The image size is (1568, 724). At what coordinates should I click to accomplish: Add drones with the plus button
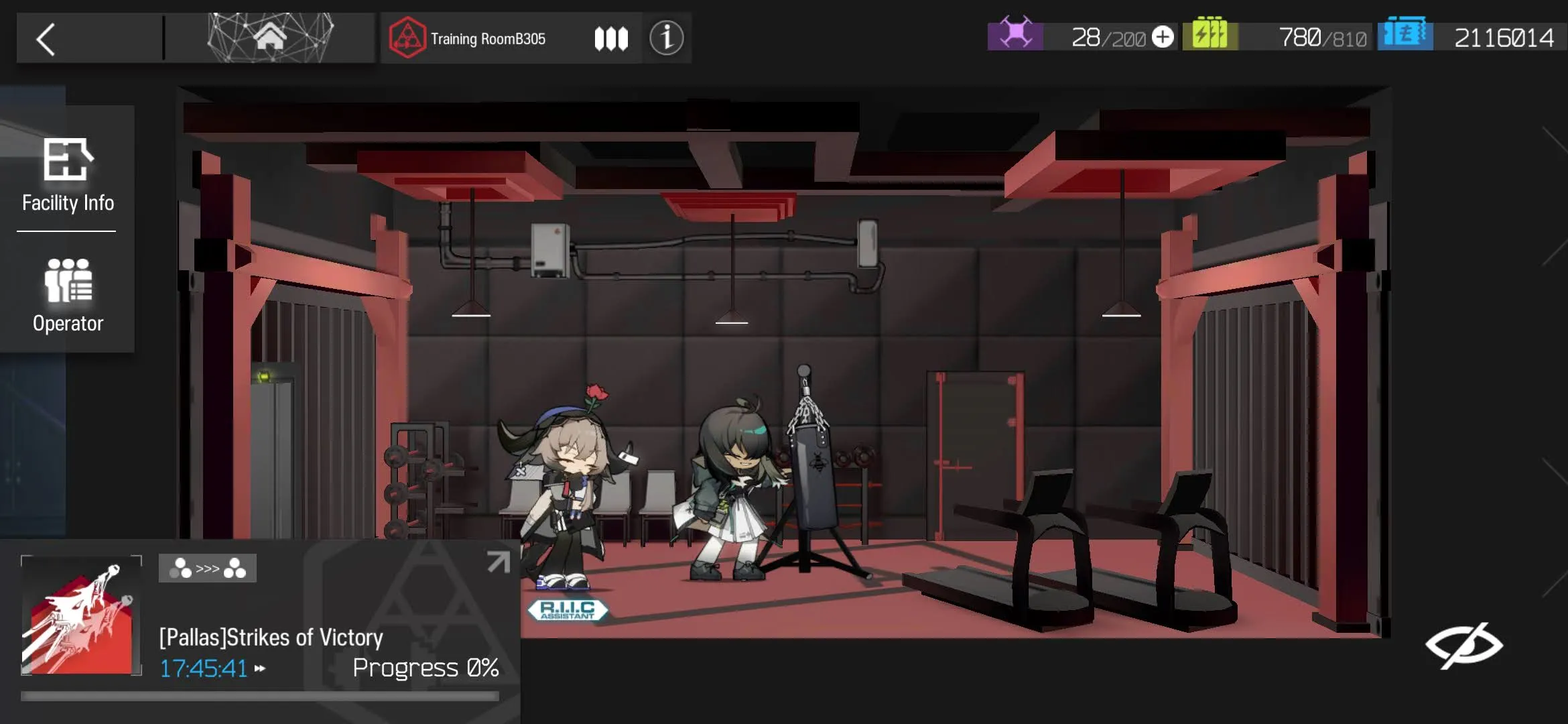(x=1163, y=37)
